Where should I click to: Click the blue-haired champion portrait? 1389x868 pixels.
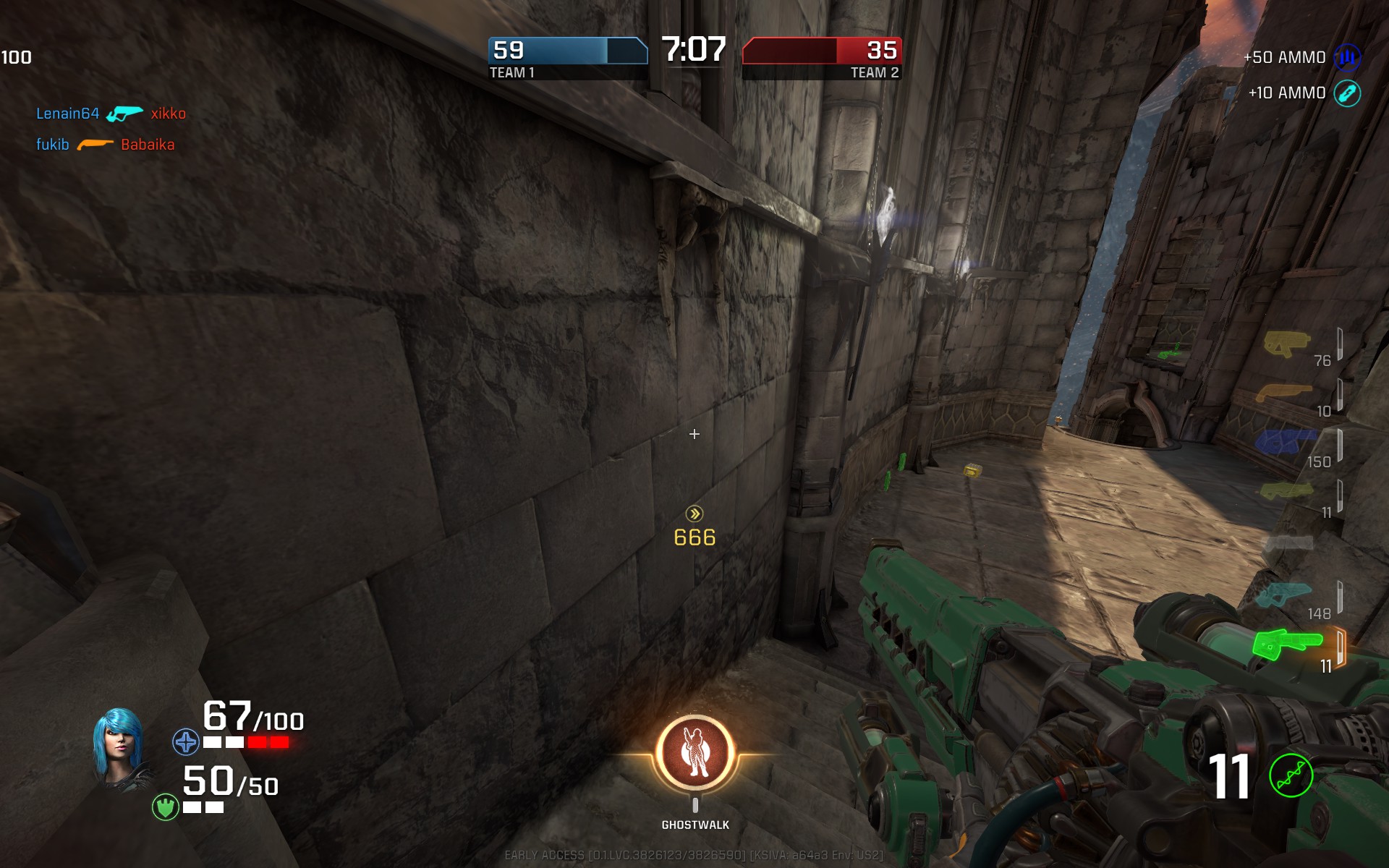[119, 749]
